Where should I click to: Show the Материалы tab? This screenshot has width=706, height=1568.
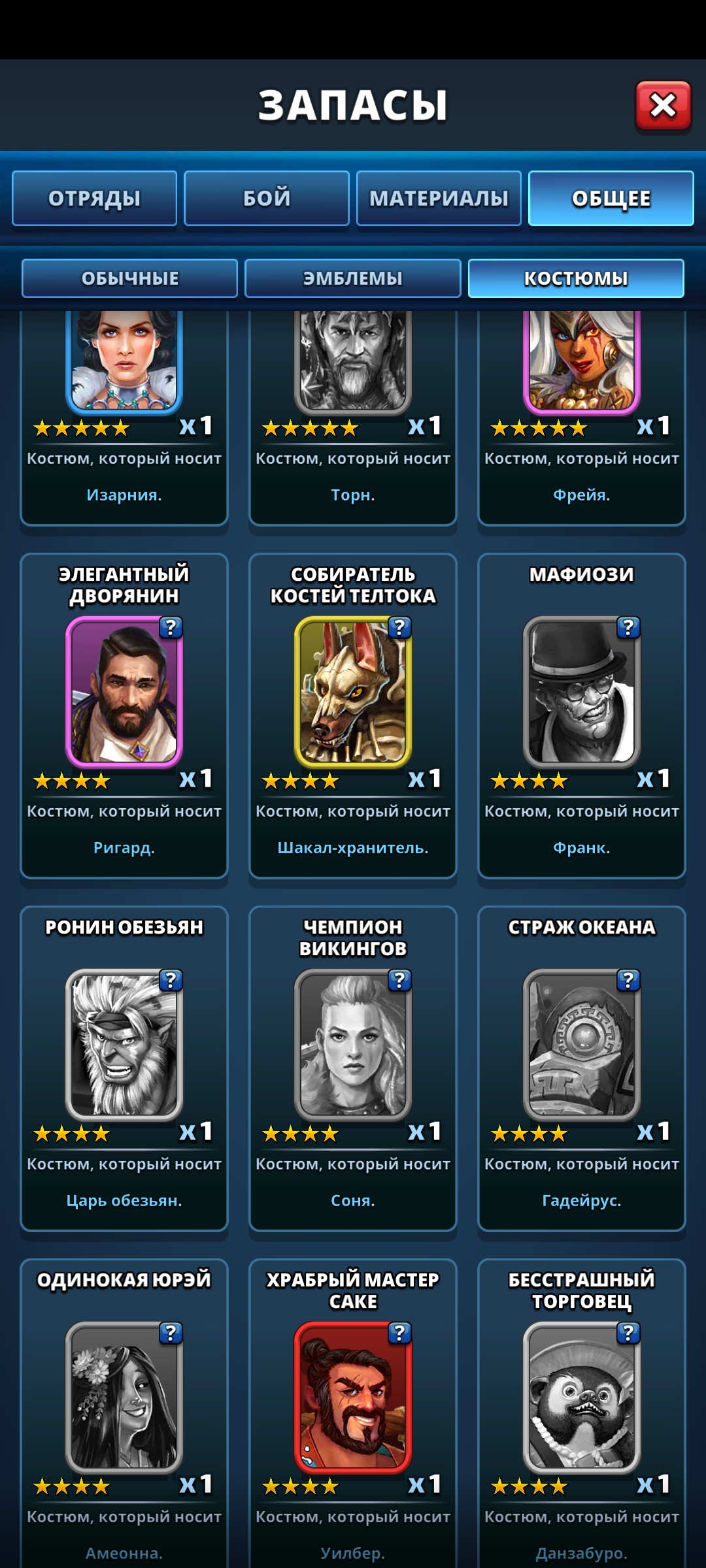(x=439, y=199)
